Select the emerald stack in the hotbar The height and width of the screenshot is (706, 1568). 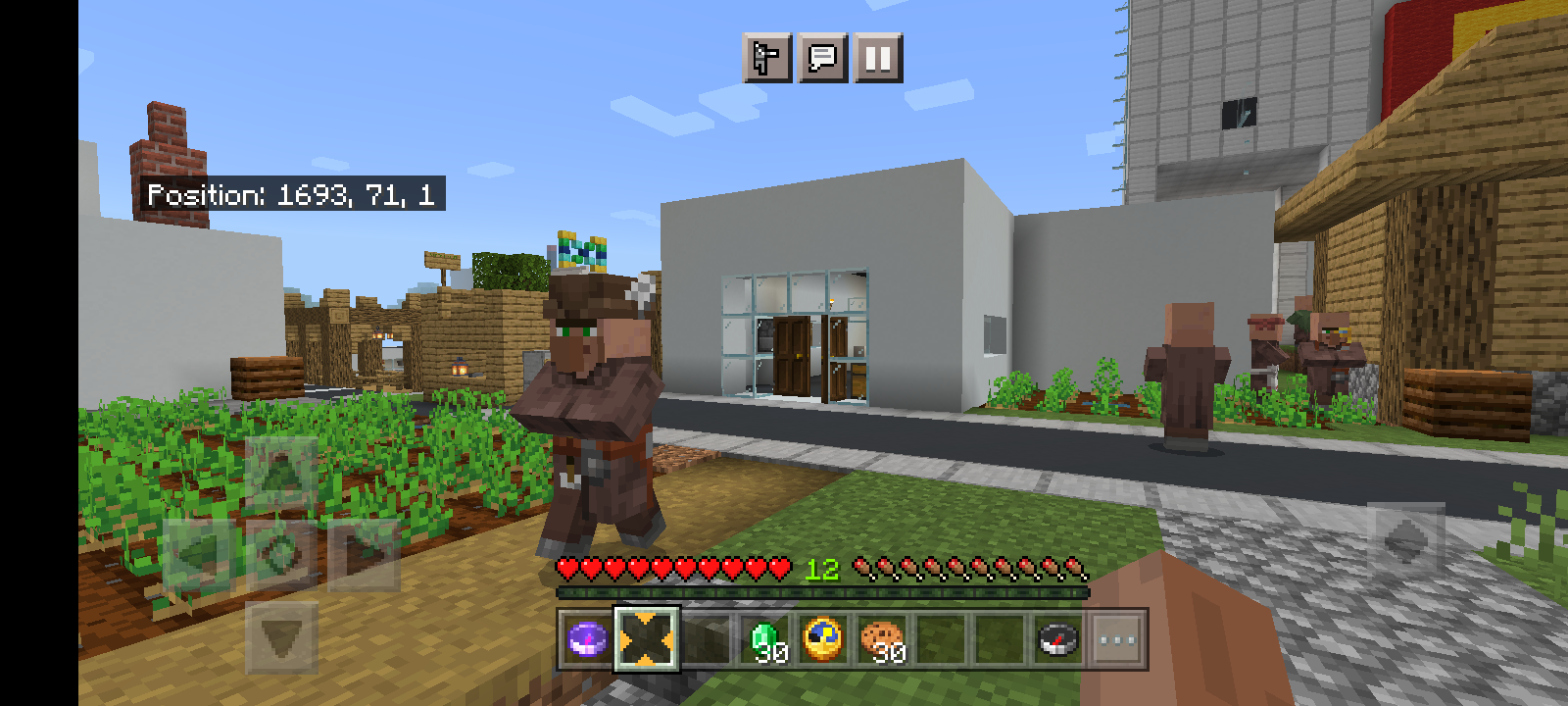[x=765, y=640]
